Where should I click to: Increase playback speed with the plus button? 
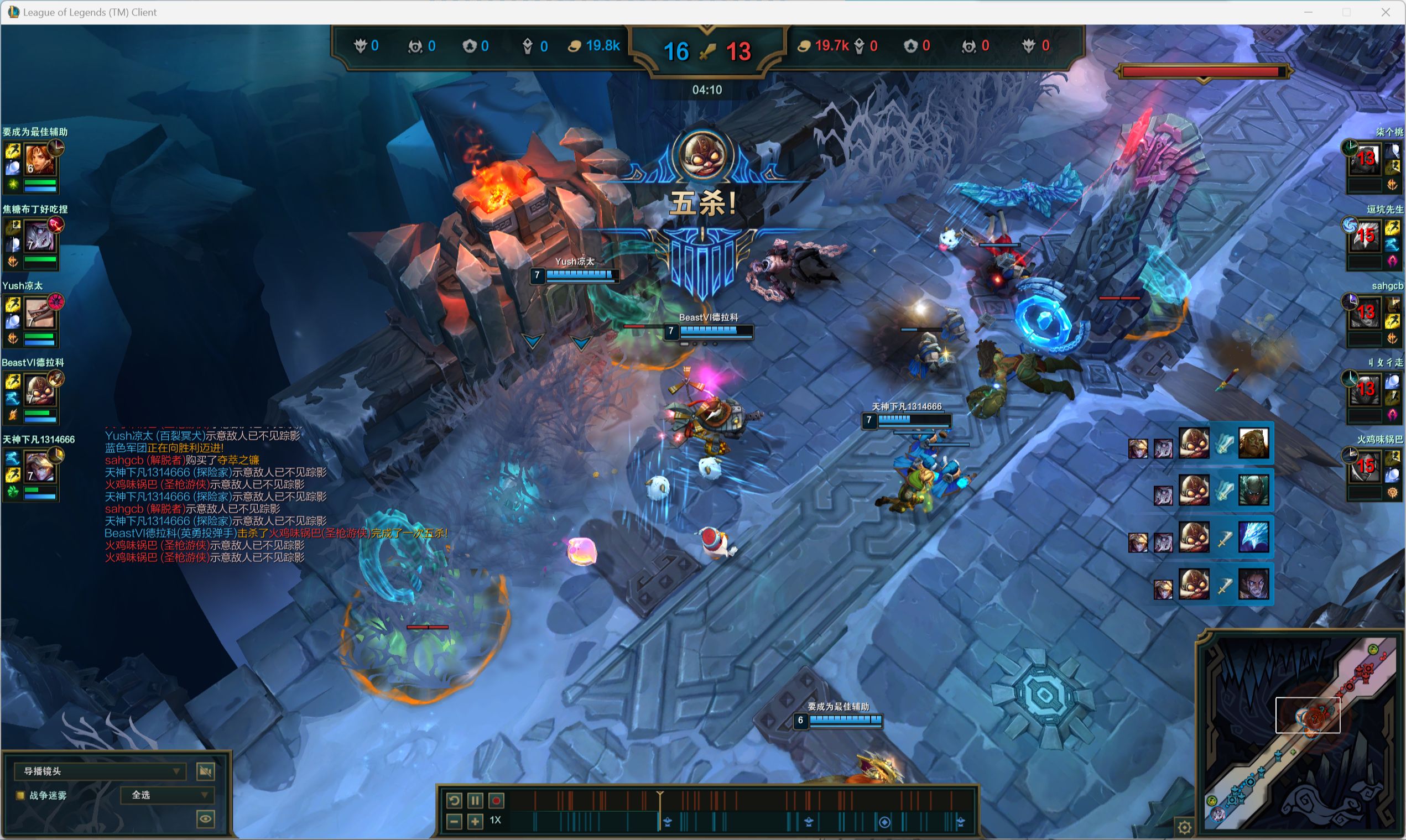click(475, 821)
